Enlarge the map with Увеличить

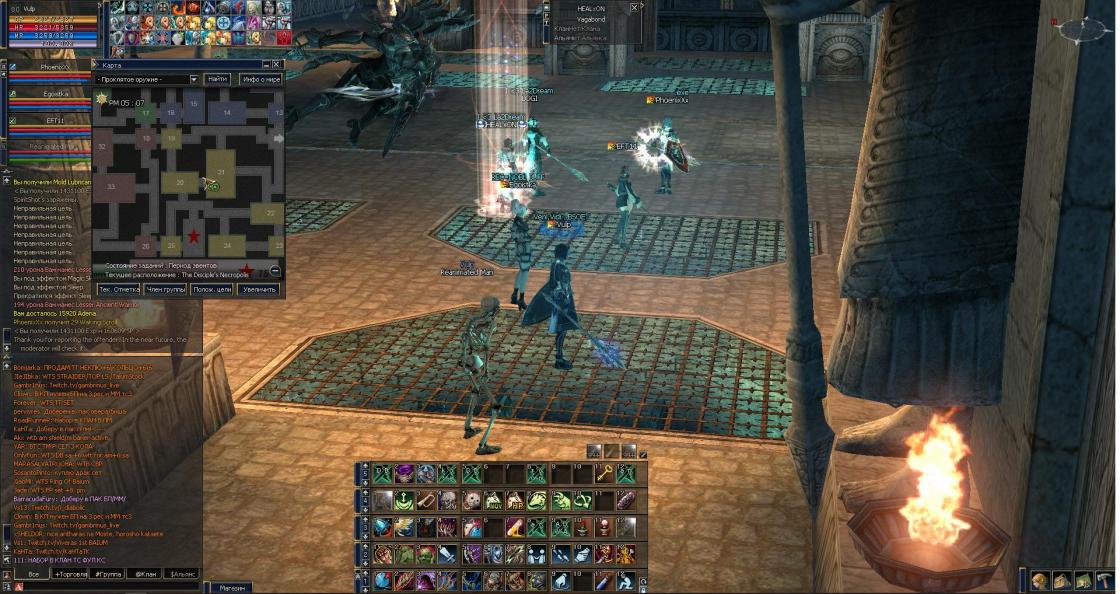(258, 289)
